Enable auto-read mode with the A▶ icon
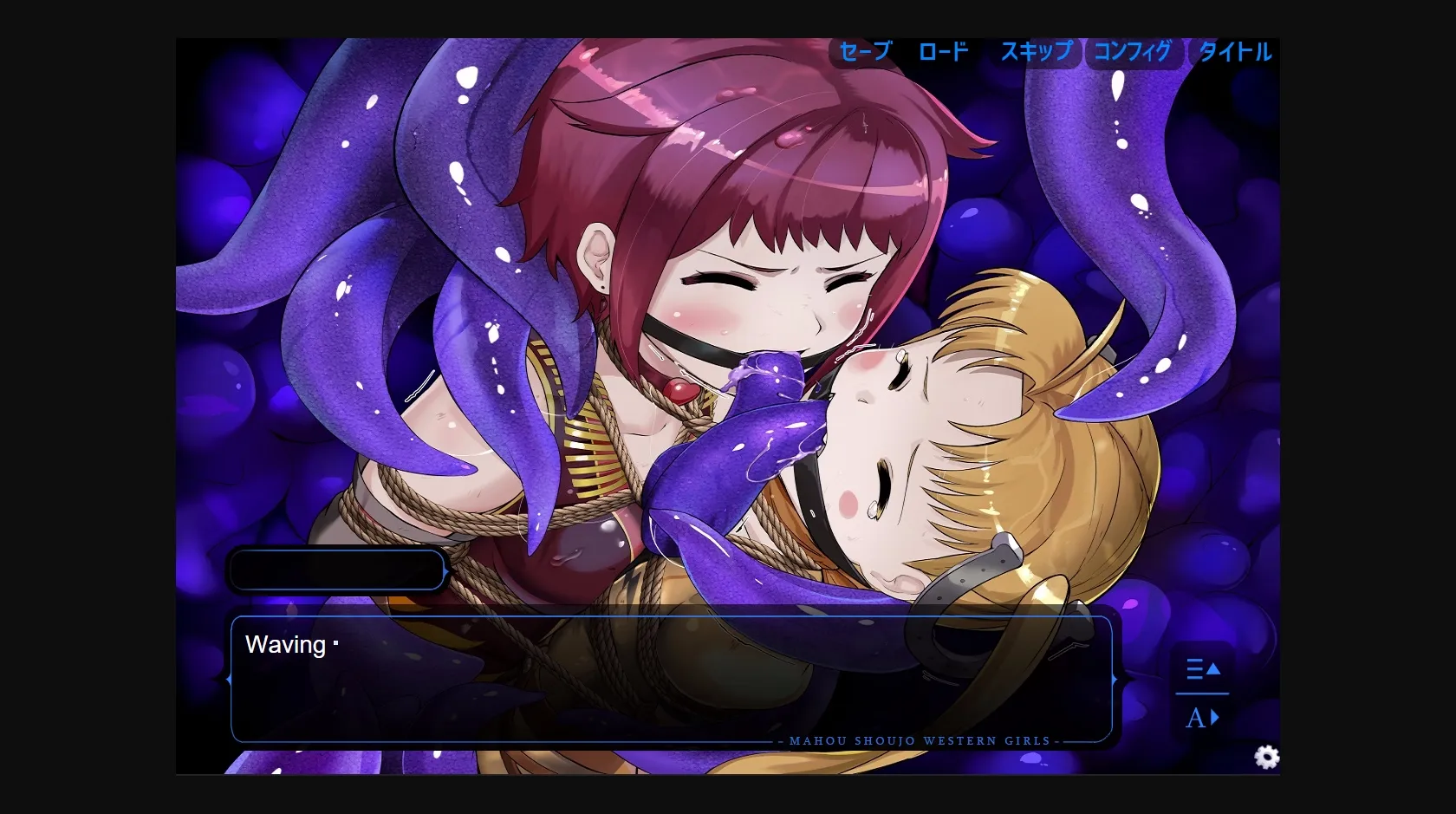 [1201, 717]
